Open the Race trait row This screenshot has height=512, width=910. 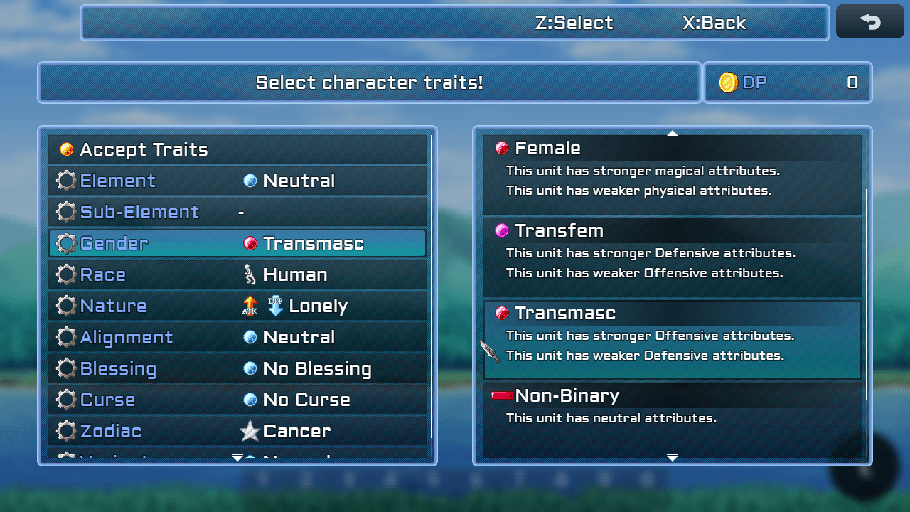coord(237,275)
